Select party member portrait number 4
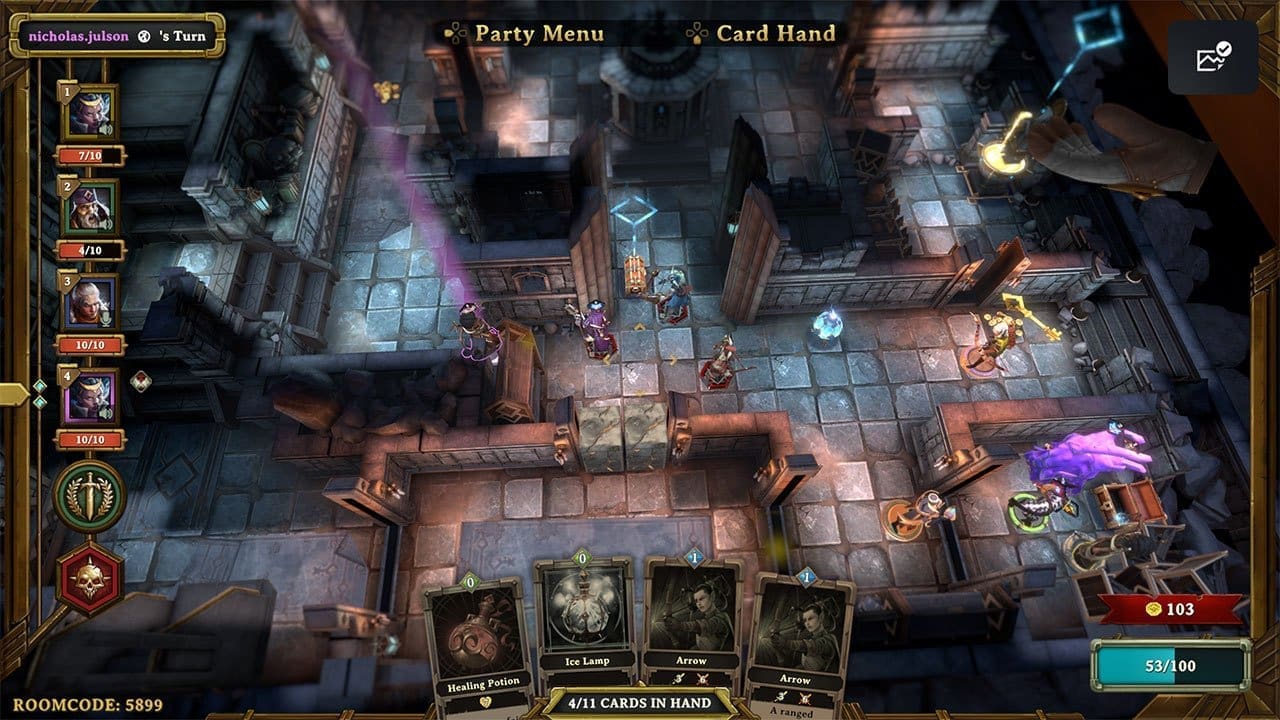 91,397
